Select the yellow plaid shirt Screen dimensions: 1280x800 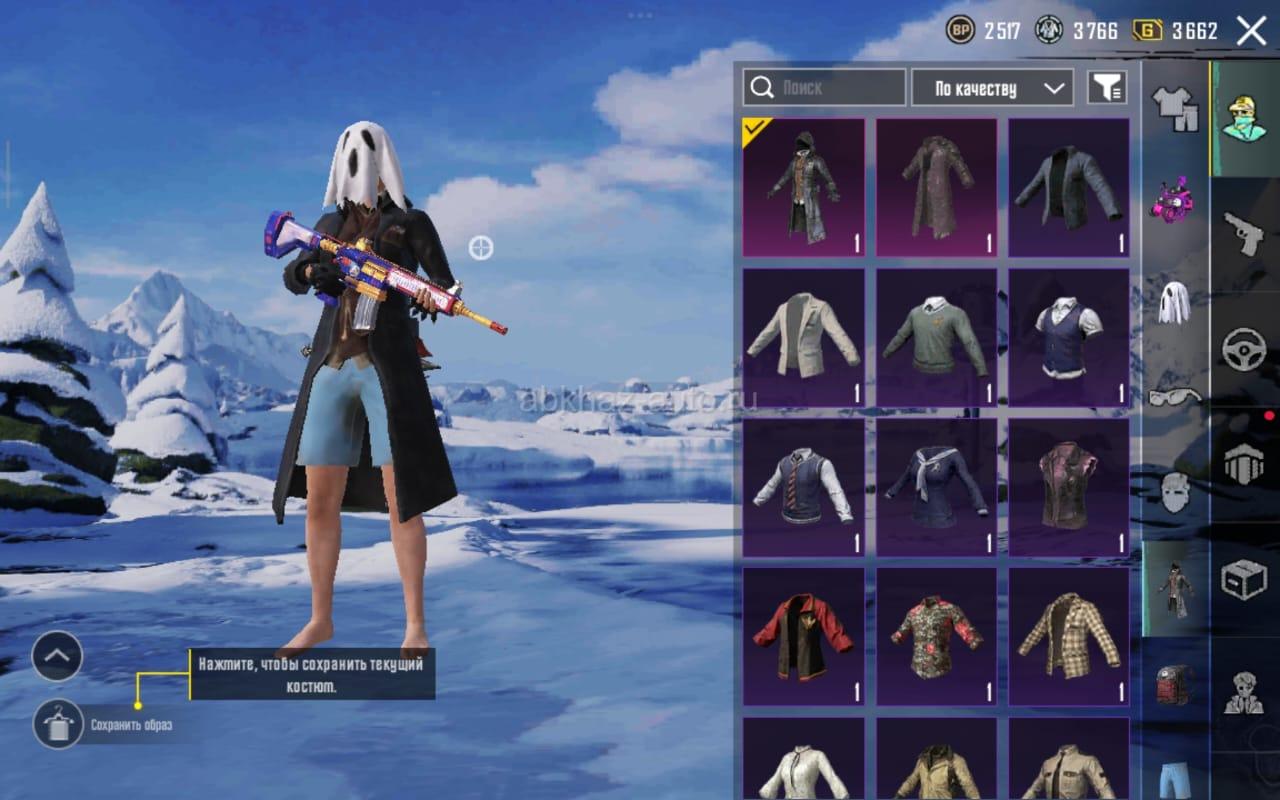click(1068, 637)
